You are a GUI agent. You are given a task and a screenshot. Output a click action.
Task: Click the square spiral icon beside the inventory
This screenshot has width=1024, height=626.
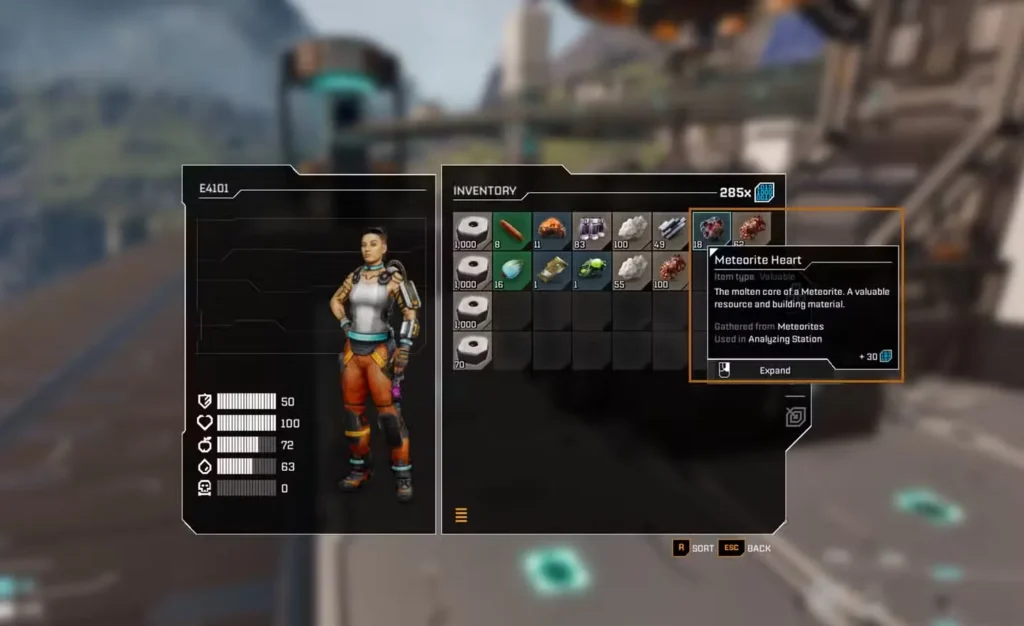coord(796,417)
